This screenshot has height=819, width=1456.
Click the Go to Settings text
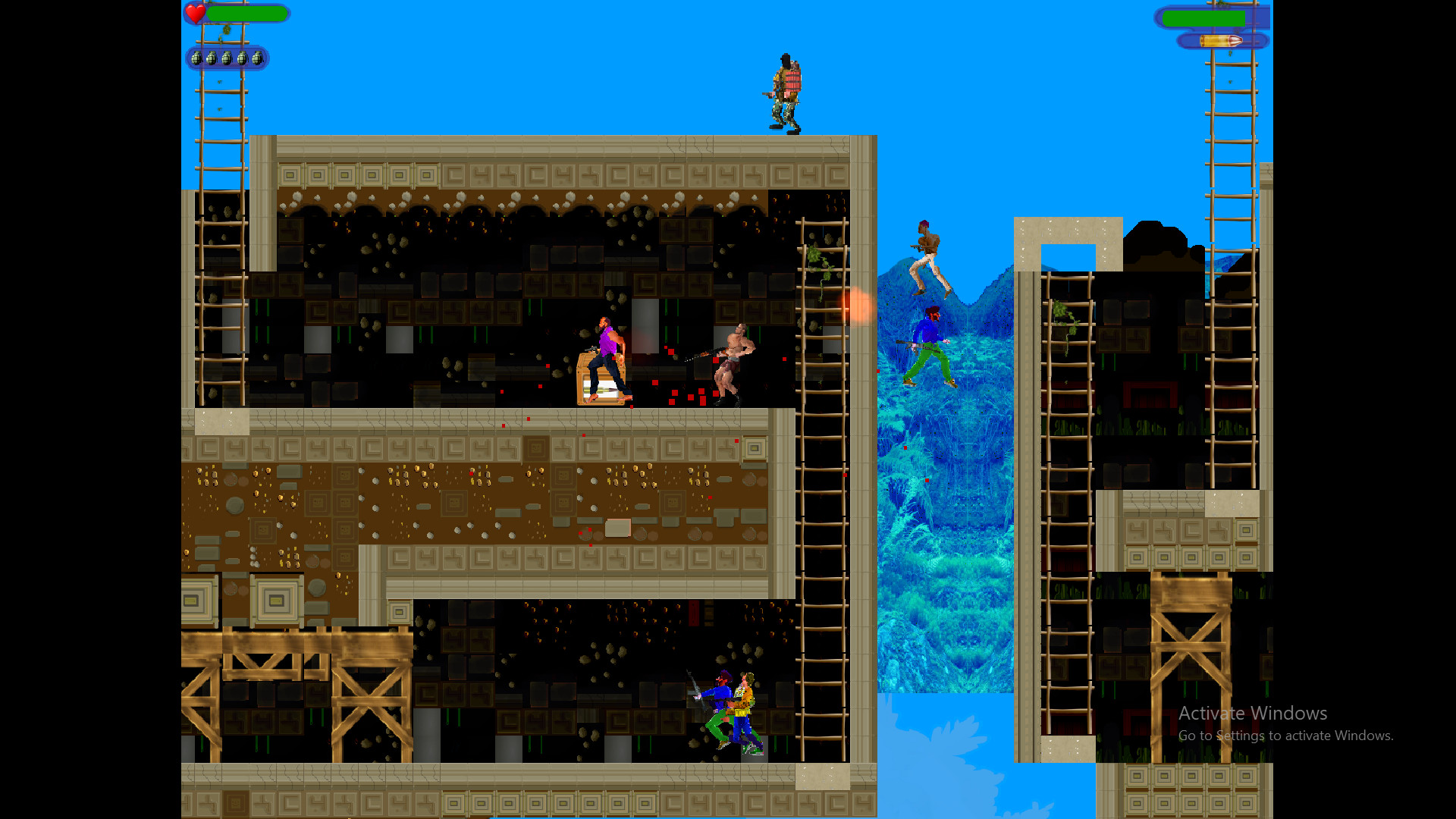[1284, 735]
